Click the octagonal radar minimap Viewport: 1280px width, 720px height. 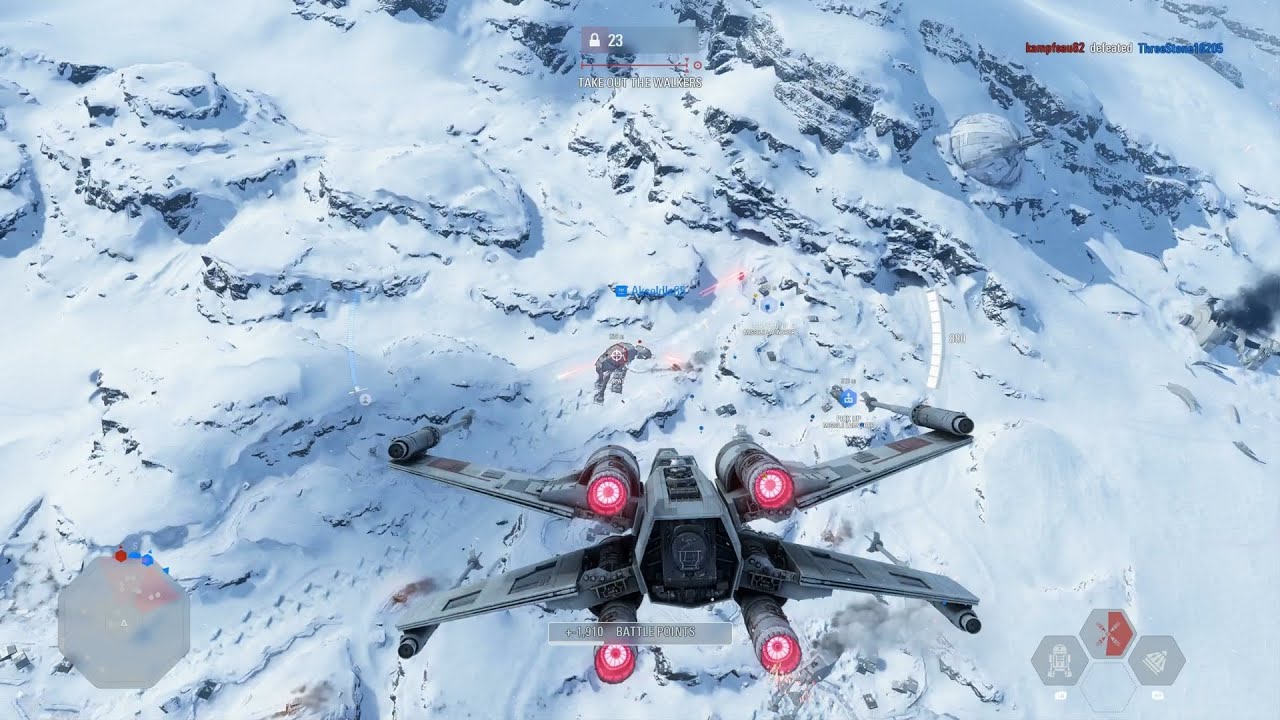(x=123, y=620)
